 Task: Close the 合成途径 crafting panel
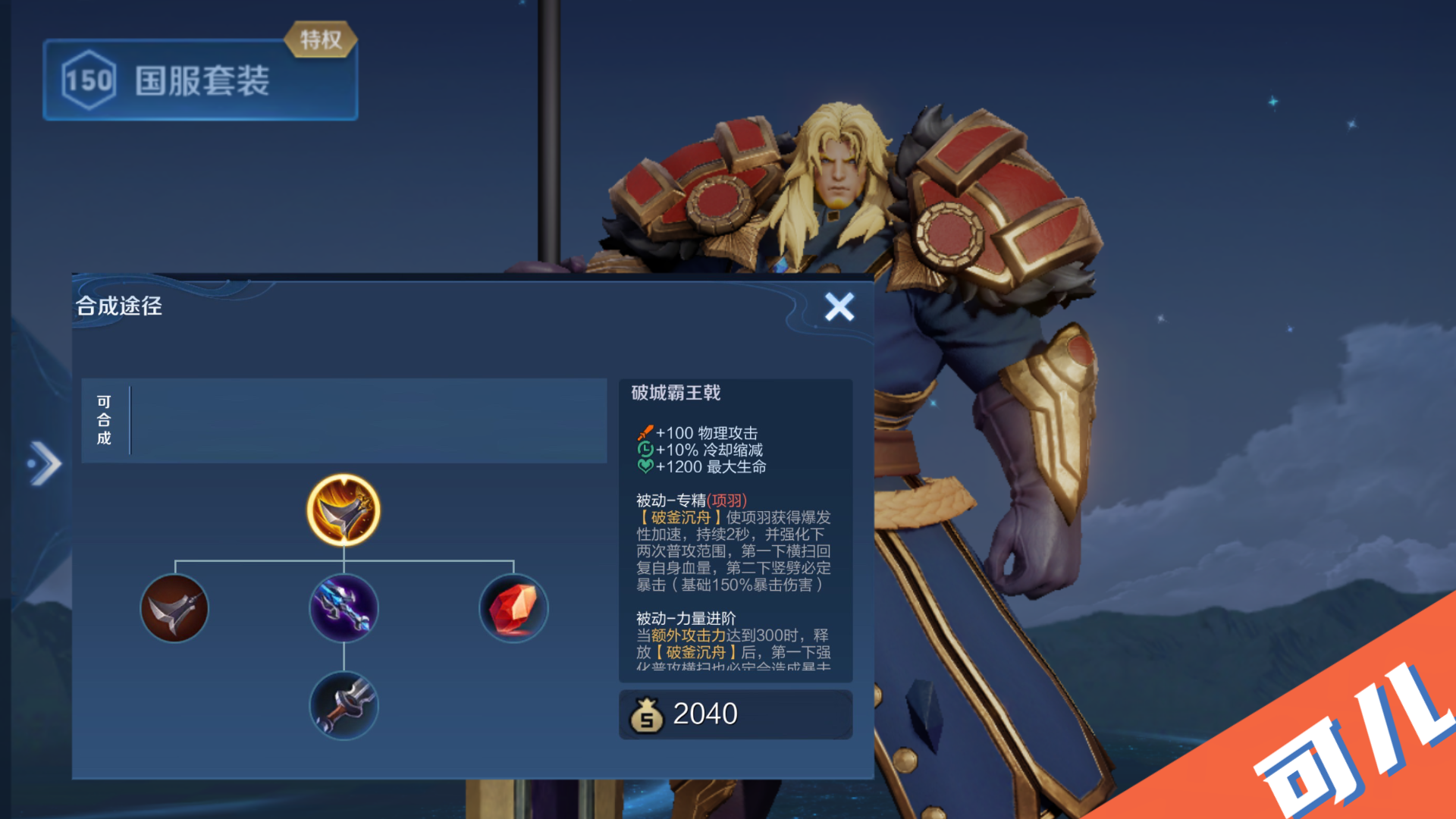pyautogui.click(x=839, y=307)
